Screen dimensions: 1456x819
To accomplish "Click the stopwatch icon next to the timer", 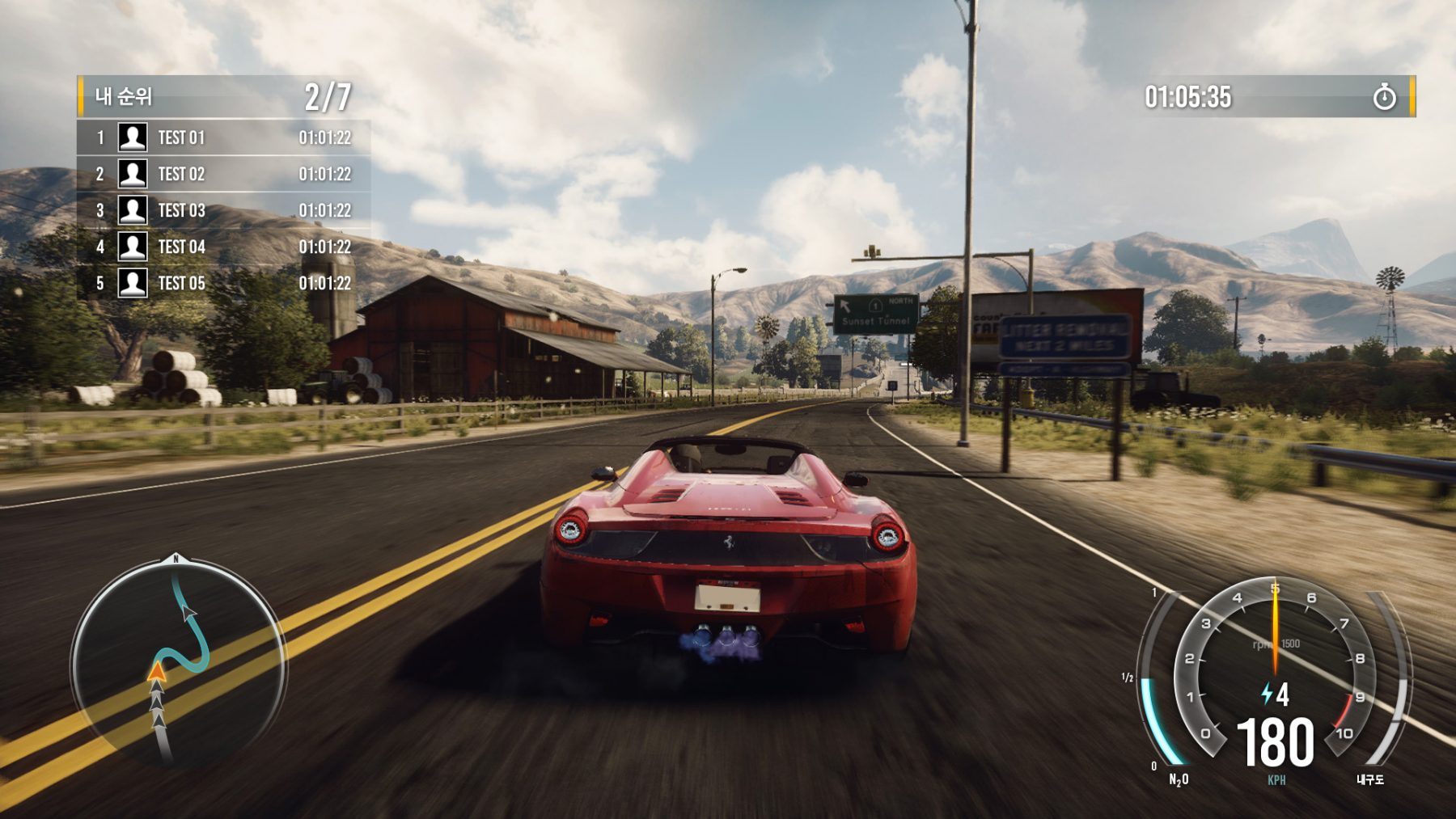I will (1385, 95).
